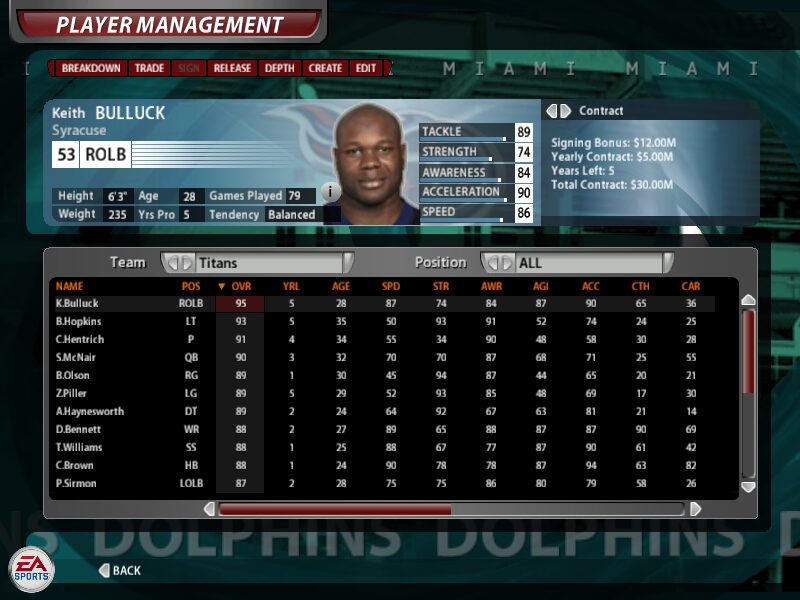Viewport: 800px width, 600px height.
Task: Select B.Hopkins in the roster list
Action: (78, 322)
